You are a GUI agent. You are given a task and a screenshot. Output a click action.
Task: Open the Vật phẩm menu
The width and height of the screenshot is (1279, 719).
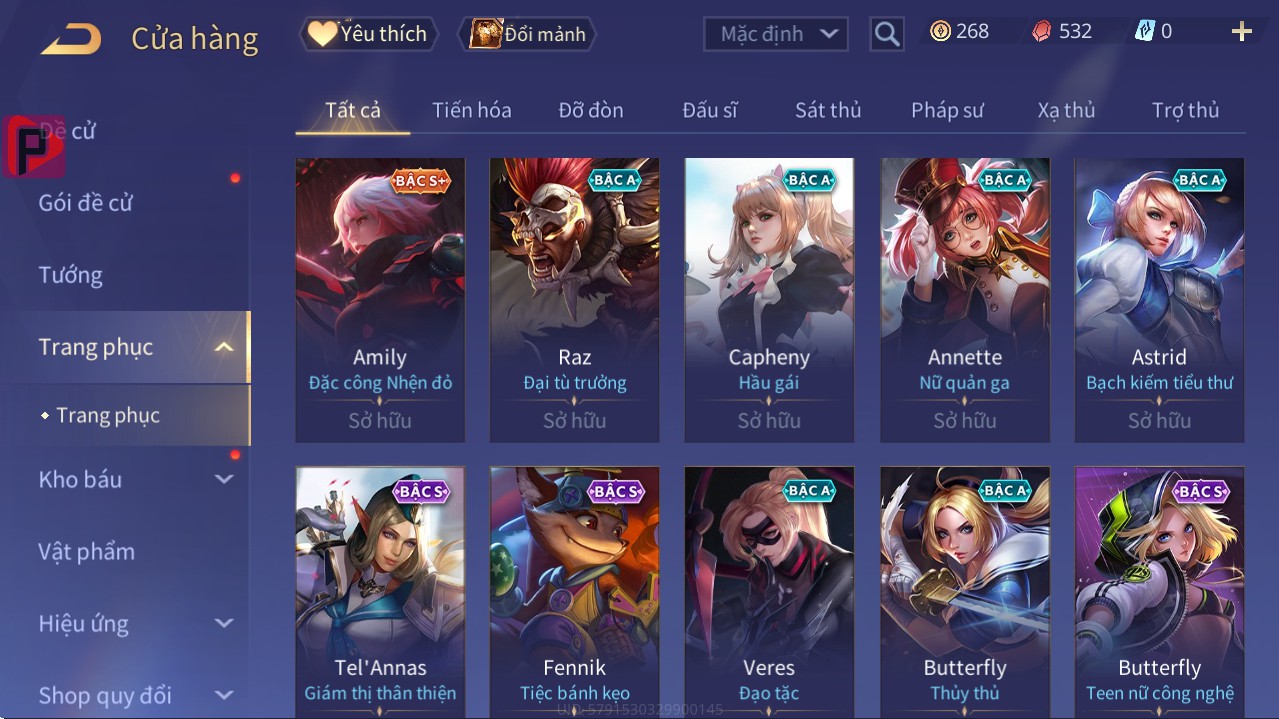pos(86,551)
